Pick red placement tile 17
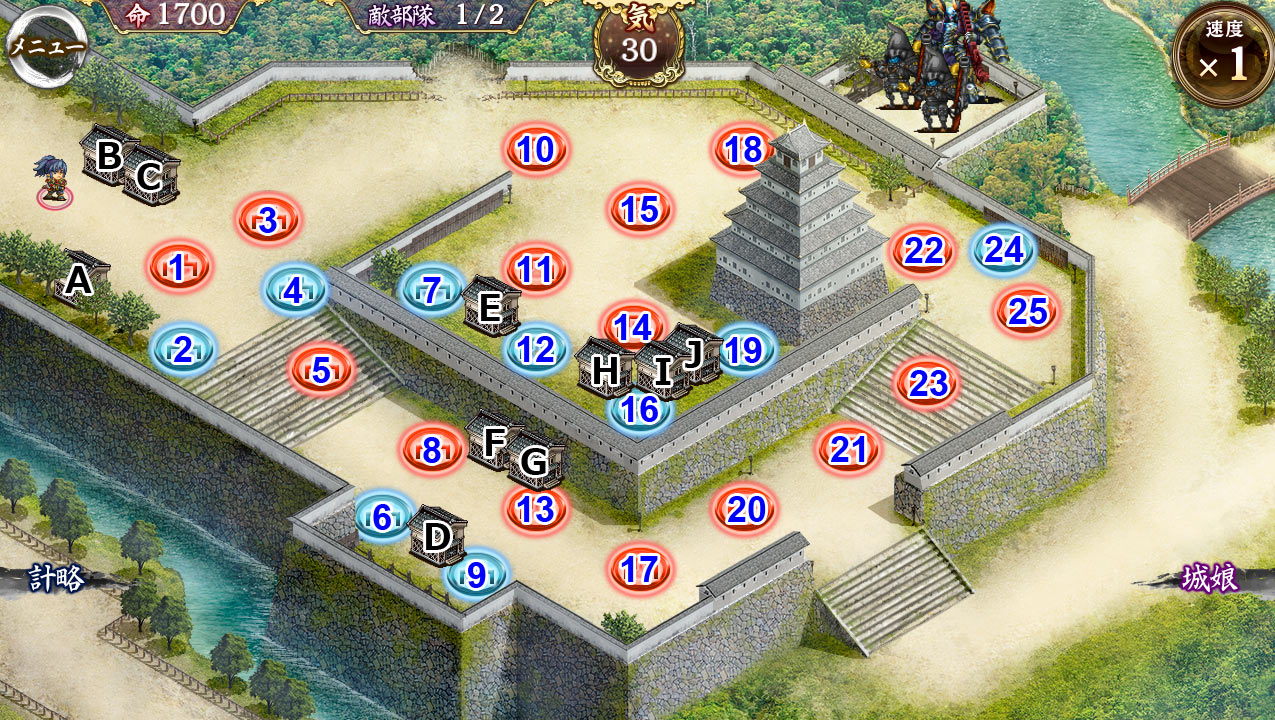The image size is (1275, 720). coord(640,569)
